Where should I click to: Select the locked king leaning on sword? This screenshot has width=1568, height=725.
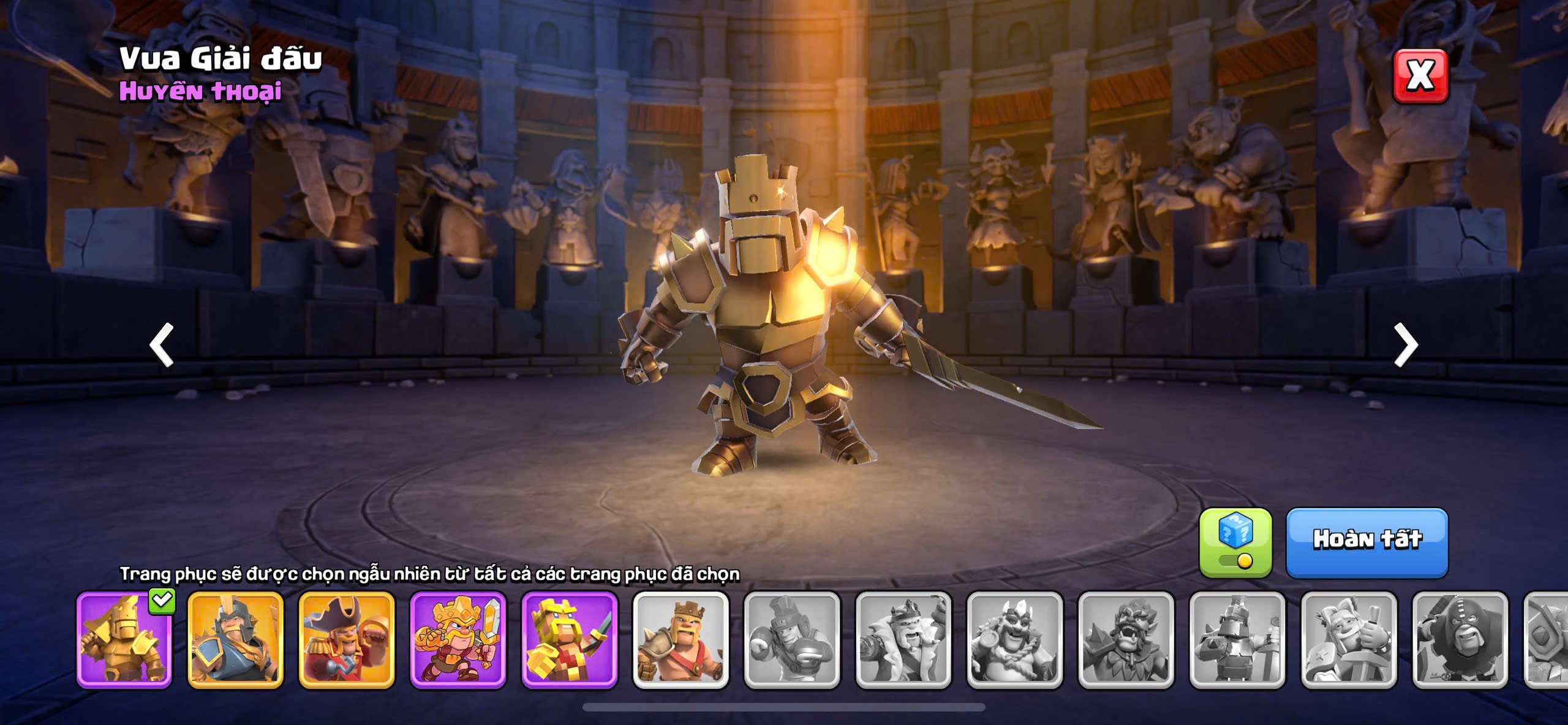tap(1349, 639)
